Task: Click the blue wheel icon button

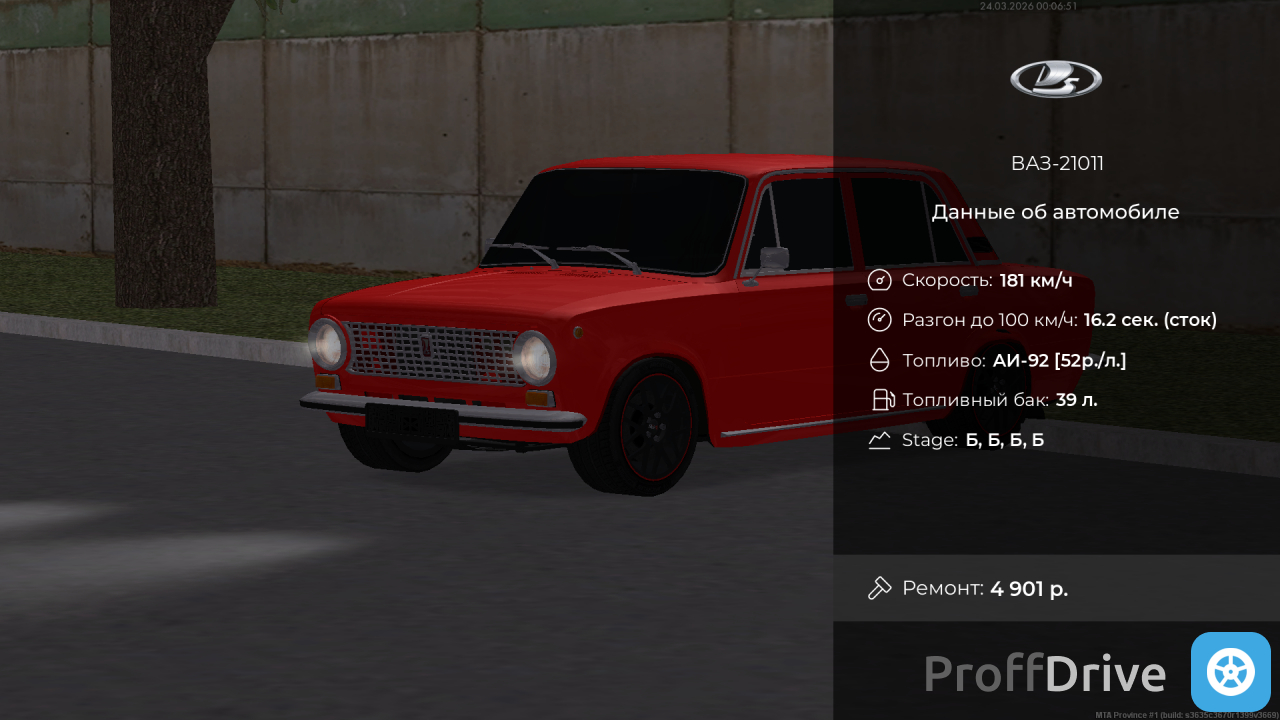Action: (x=1230, y=672)
